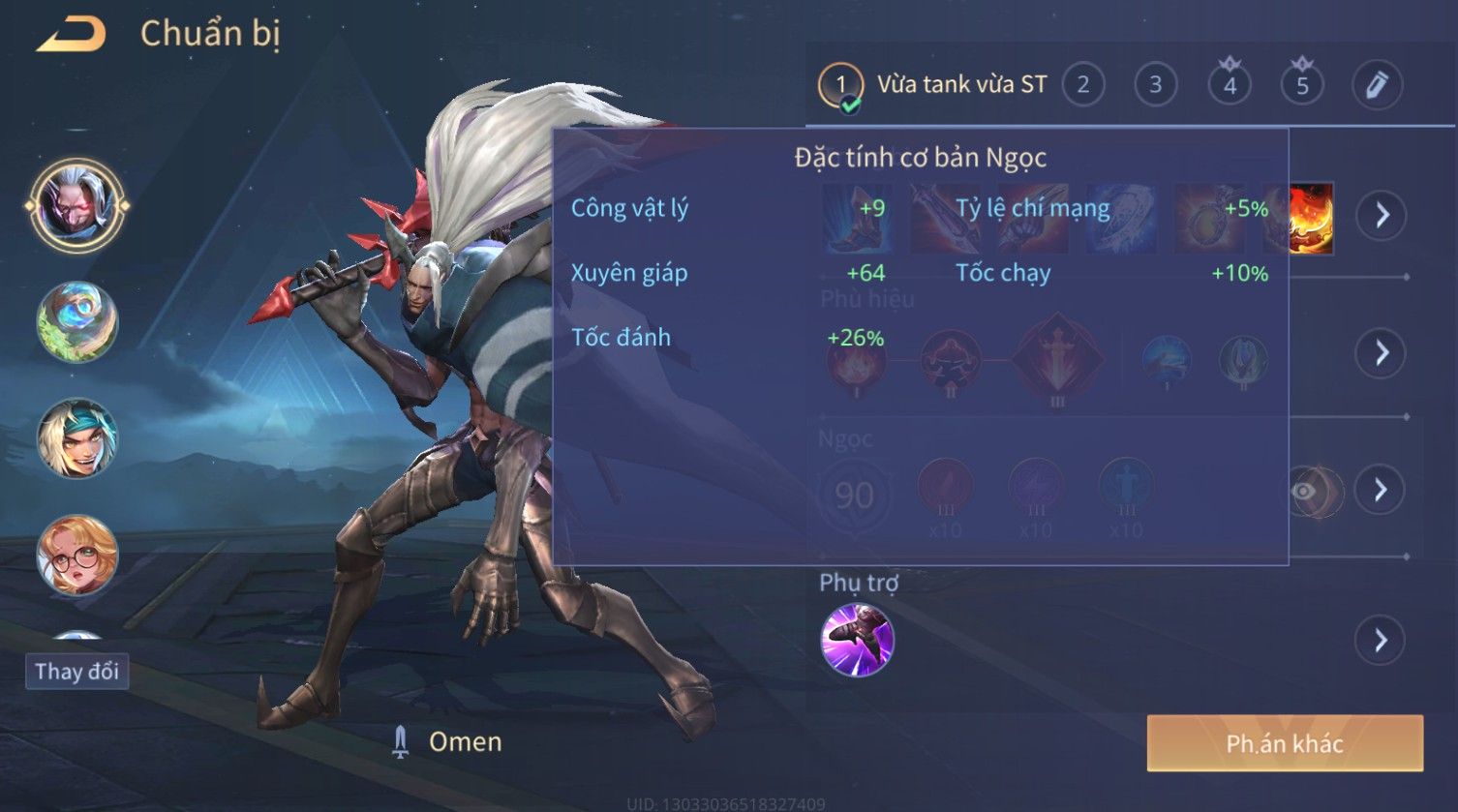Select preset 1 Vừa tank vừa ST
The width and height of the screenshot is (1458, 812).
(933, 85)
